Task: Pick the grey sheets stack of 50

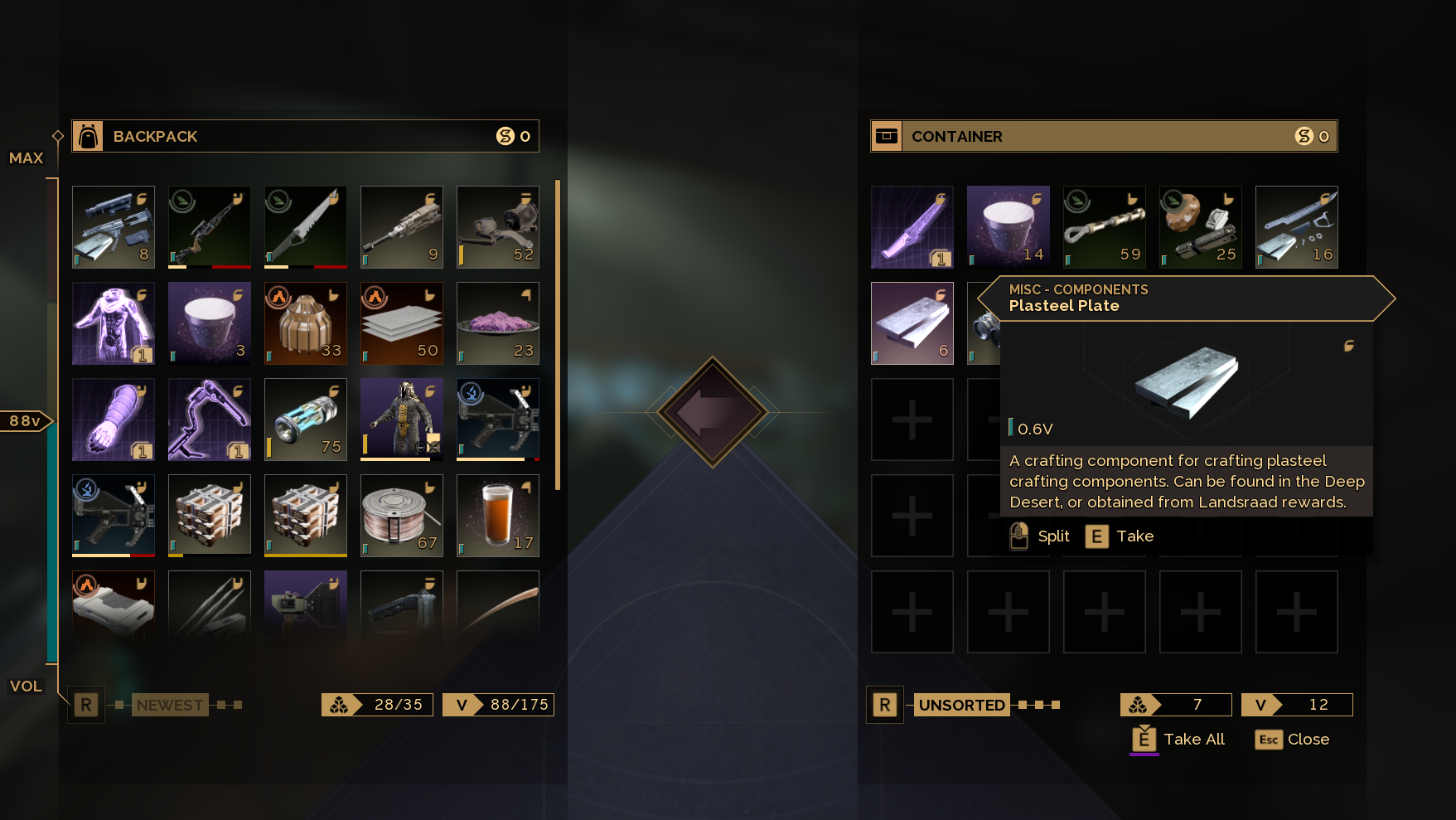Action: tap(401, 323)
